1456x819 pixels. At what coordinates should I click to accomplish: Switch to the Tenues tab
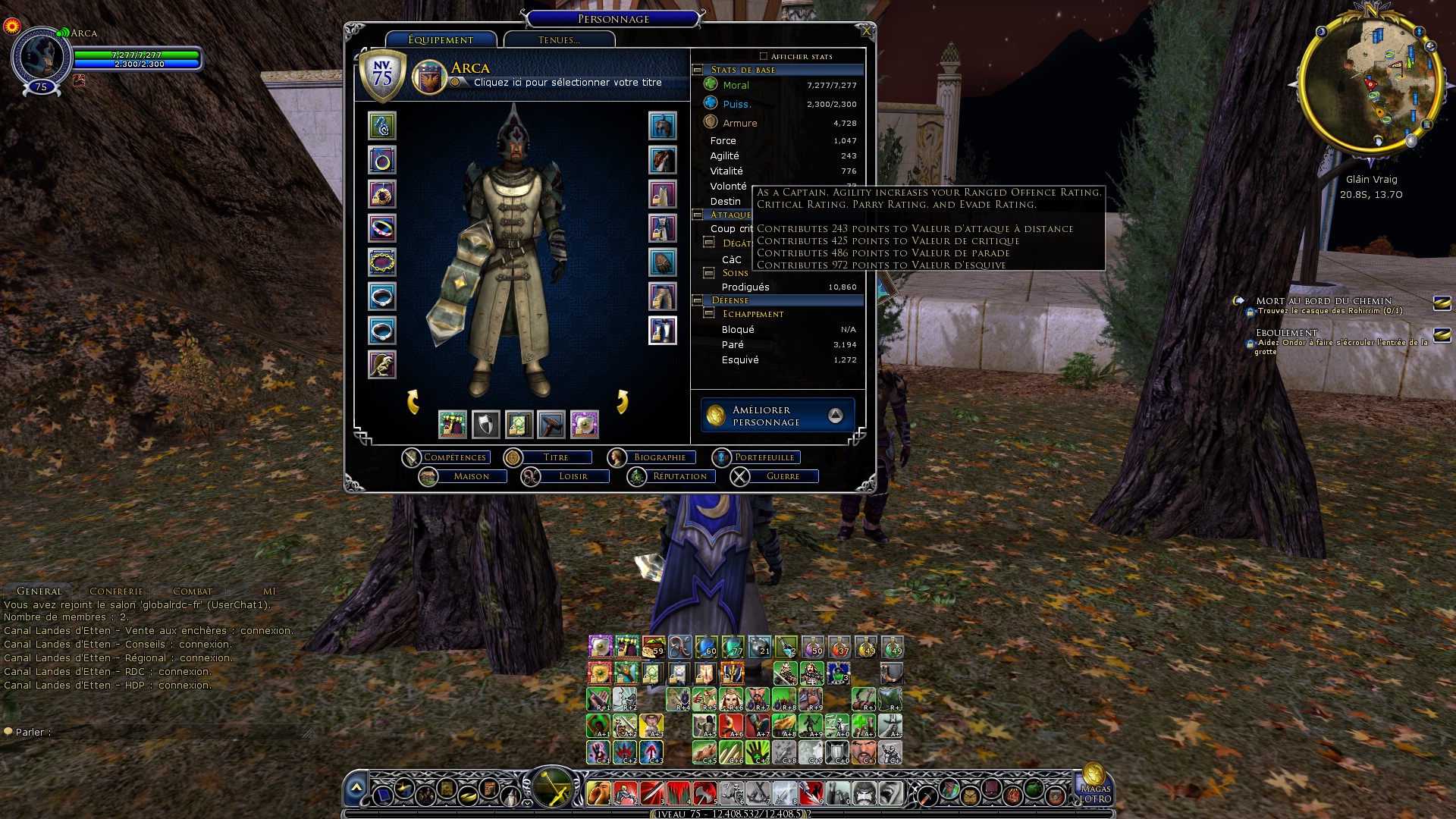(559, 40)
